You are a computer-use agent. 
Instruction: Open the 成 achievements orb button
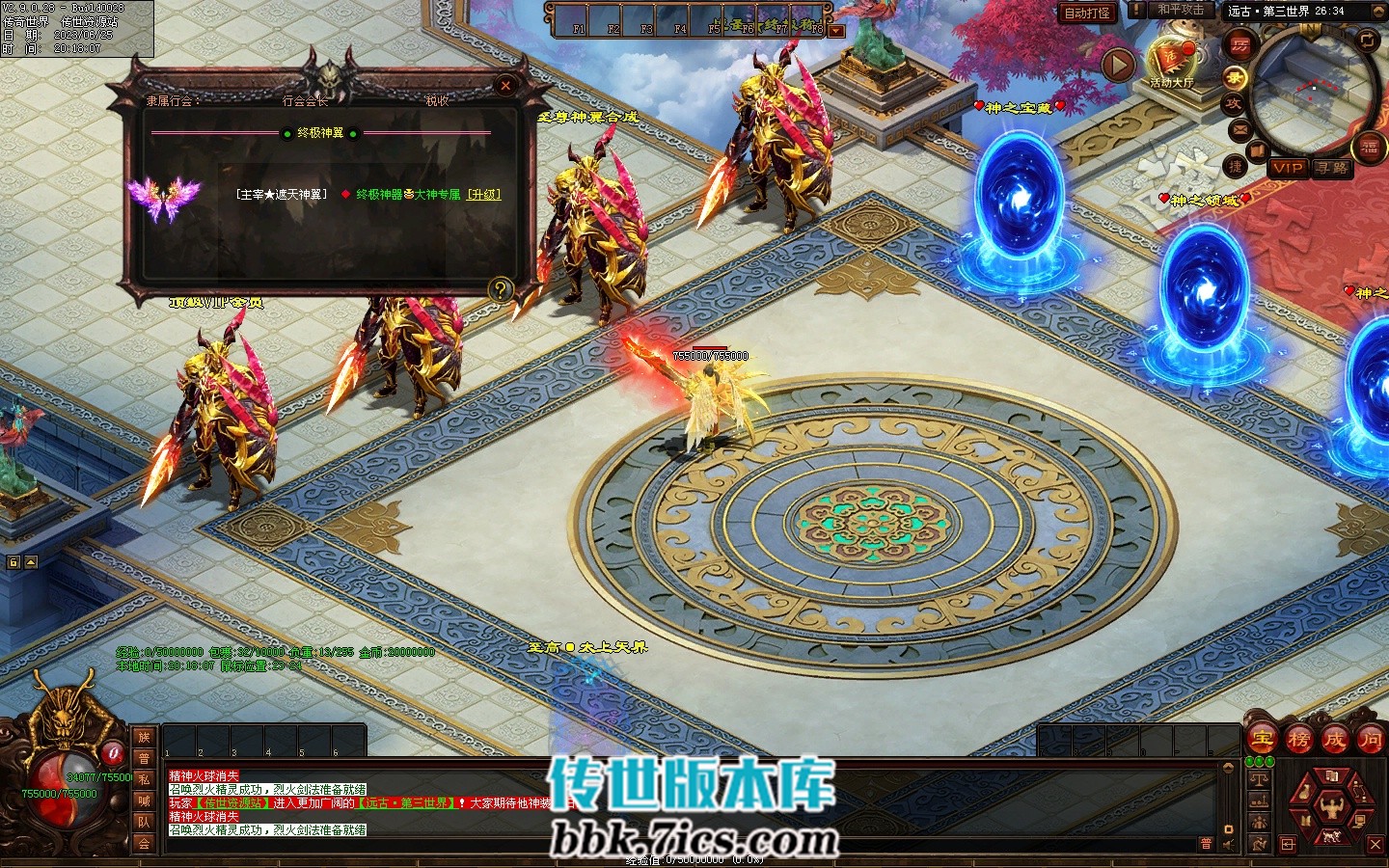(1334, 740)
